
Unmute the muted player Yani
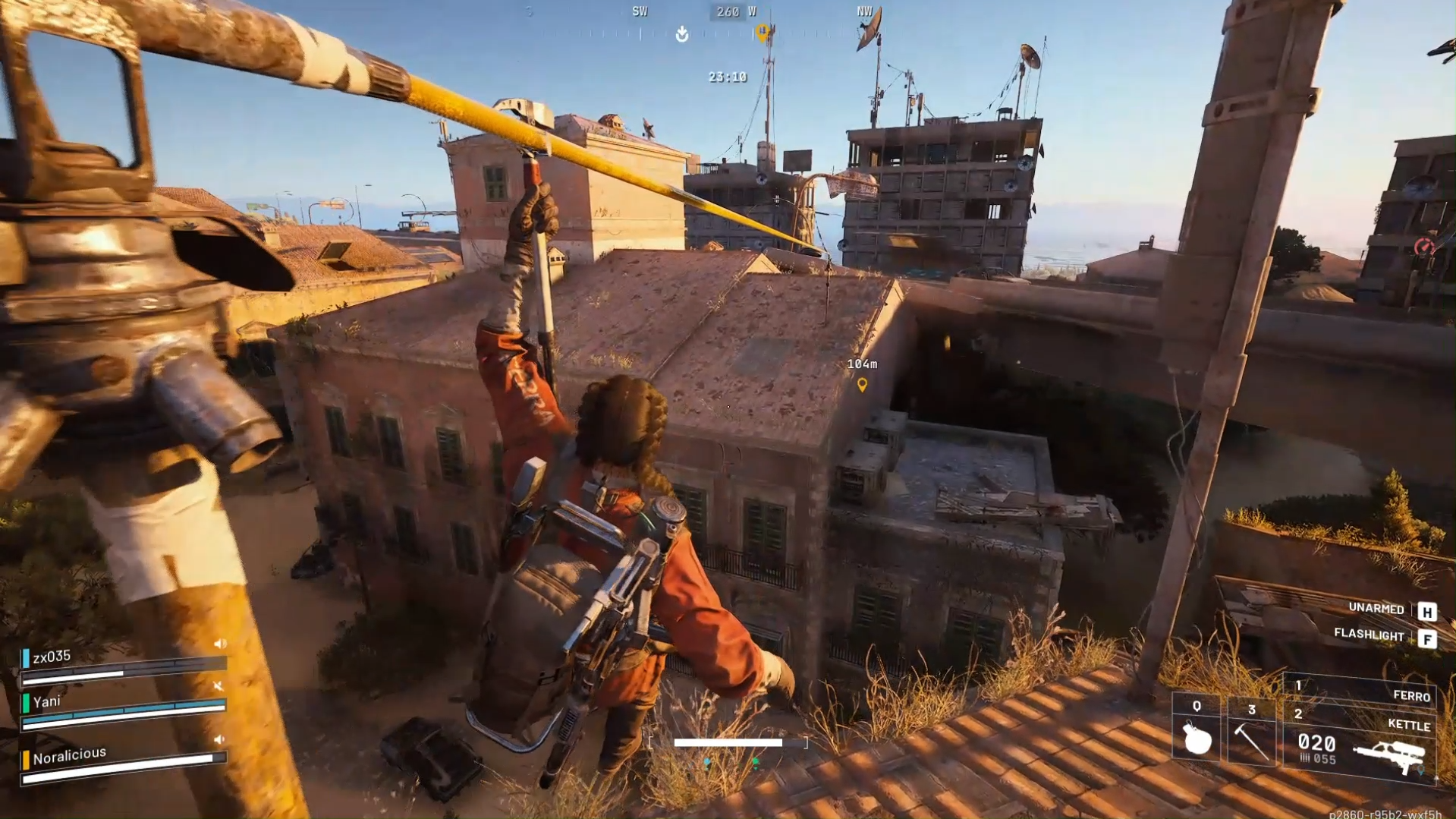click(x=218, y=686)
